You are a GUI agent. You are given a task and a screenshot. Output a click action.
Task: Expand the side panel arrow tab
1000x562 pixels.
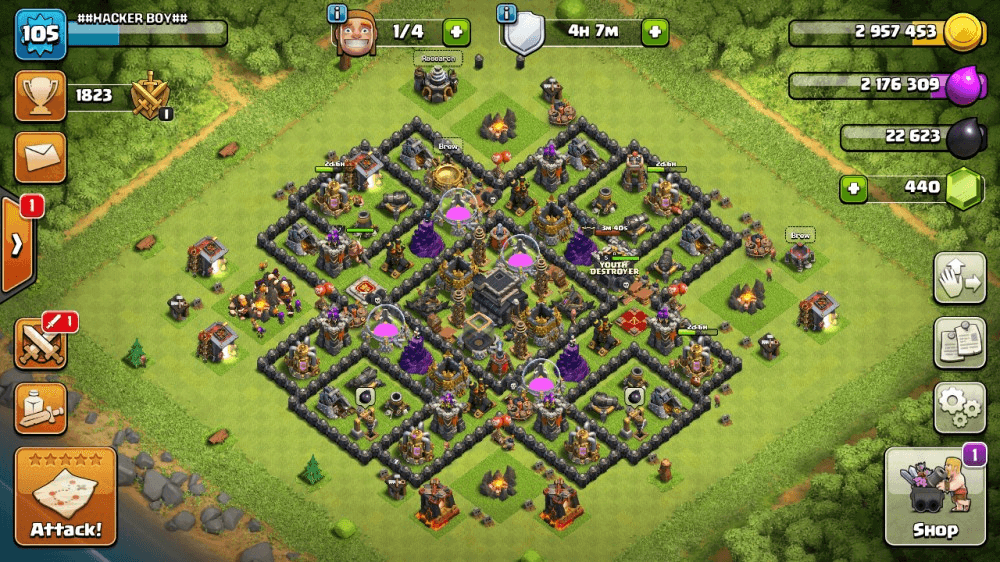[17, 244]
